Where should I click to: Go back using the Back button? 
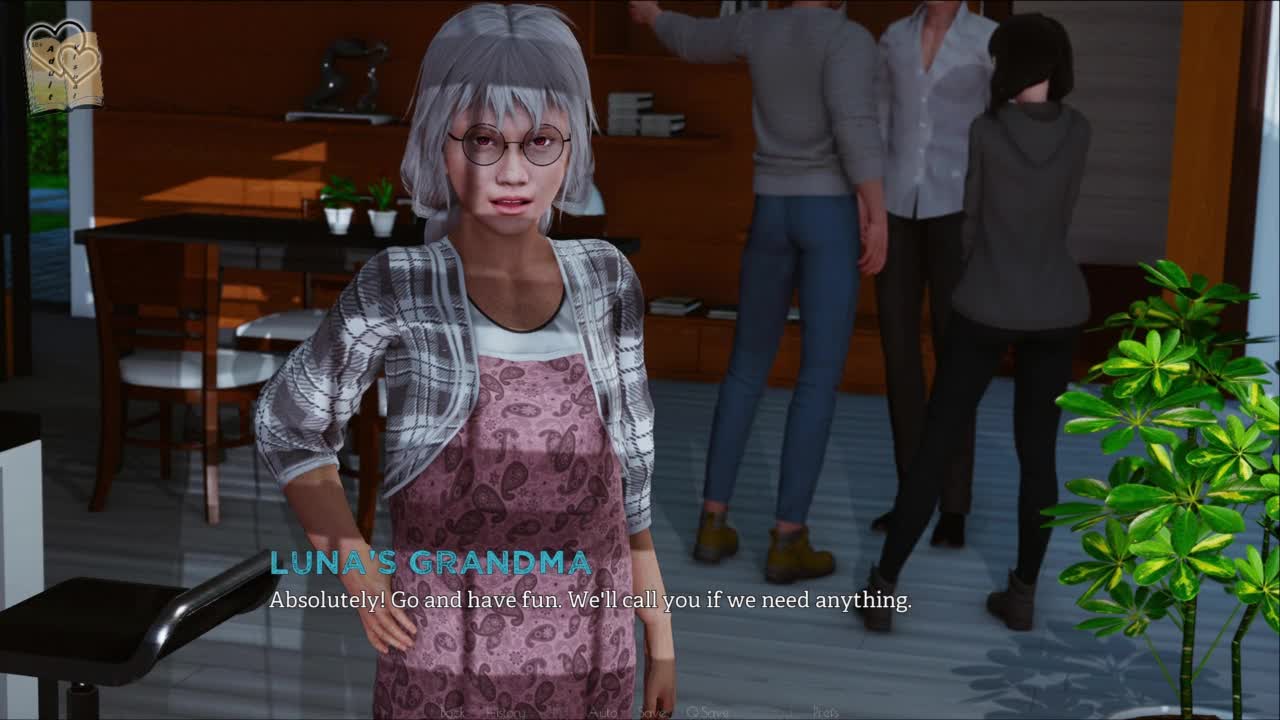pyautogui.click(x=453, y=712)
